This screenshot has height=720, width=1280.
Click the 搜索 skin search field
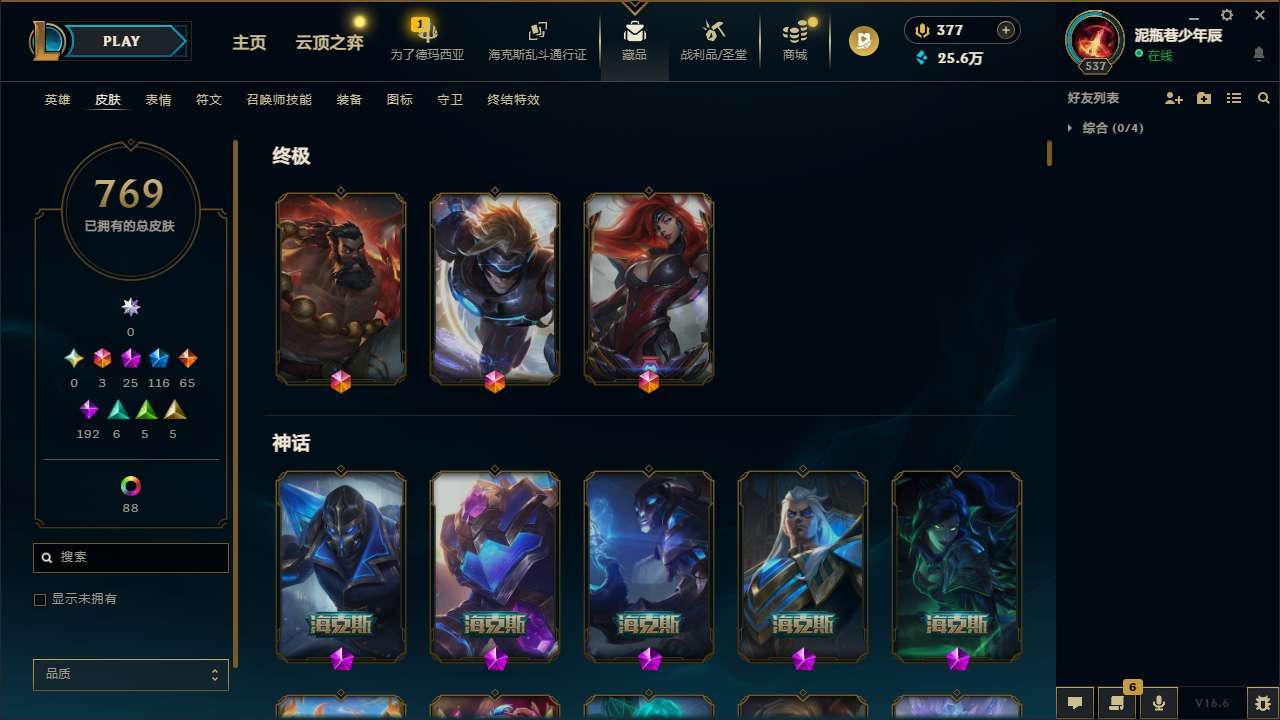point(130,557)
